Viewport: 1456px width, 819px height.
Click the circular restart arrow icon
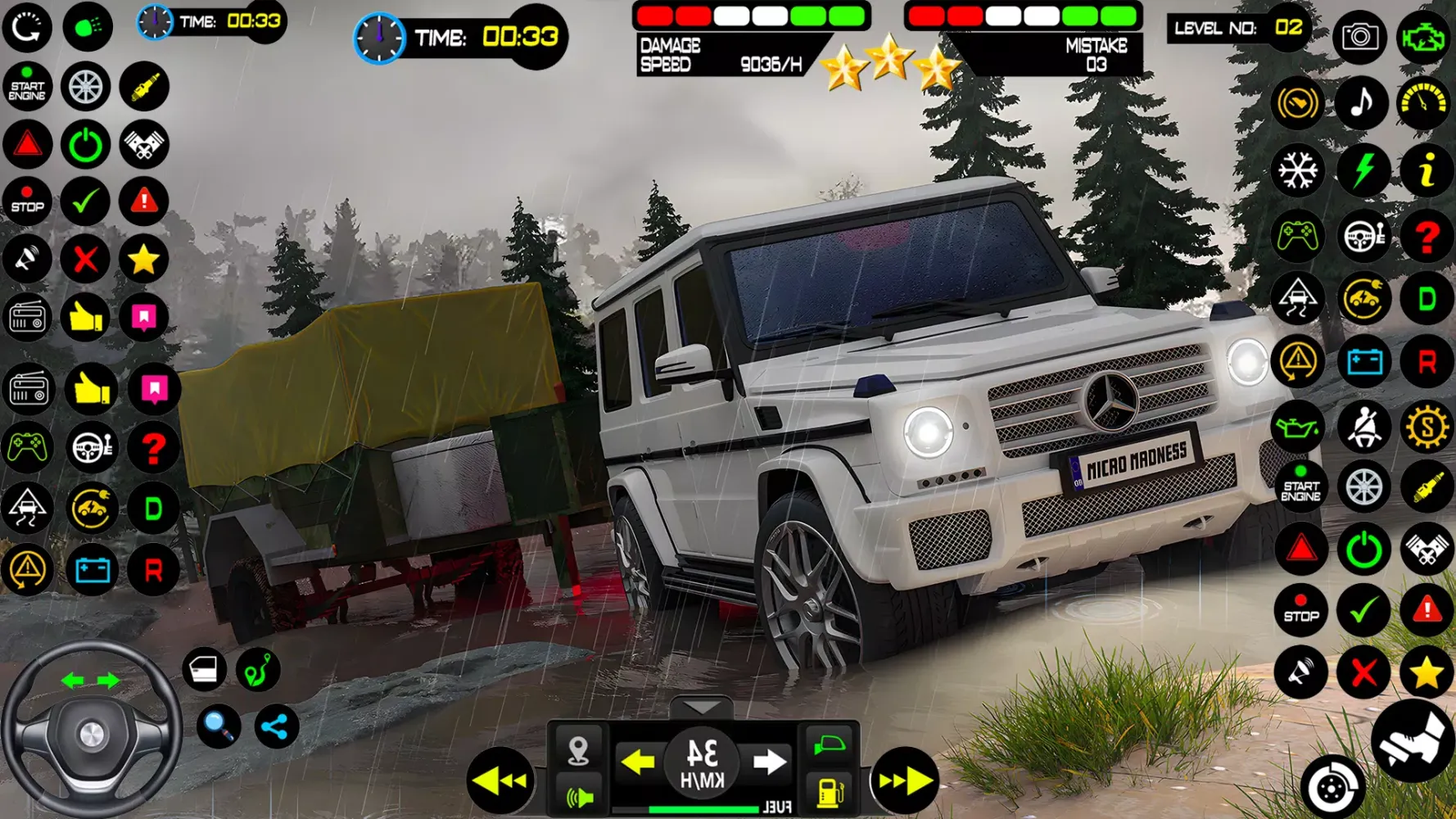point(27,27)
